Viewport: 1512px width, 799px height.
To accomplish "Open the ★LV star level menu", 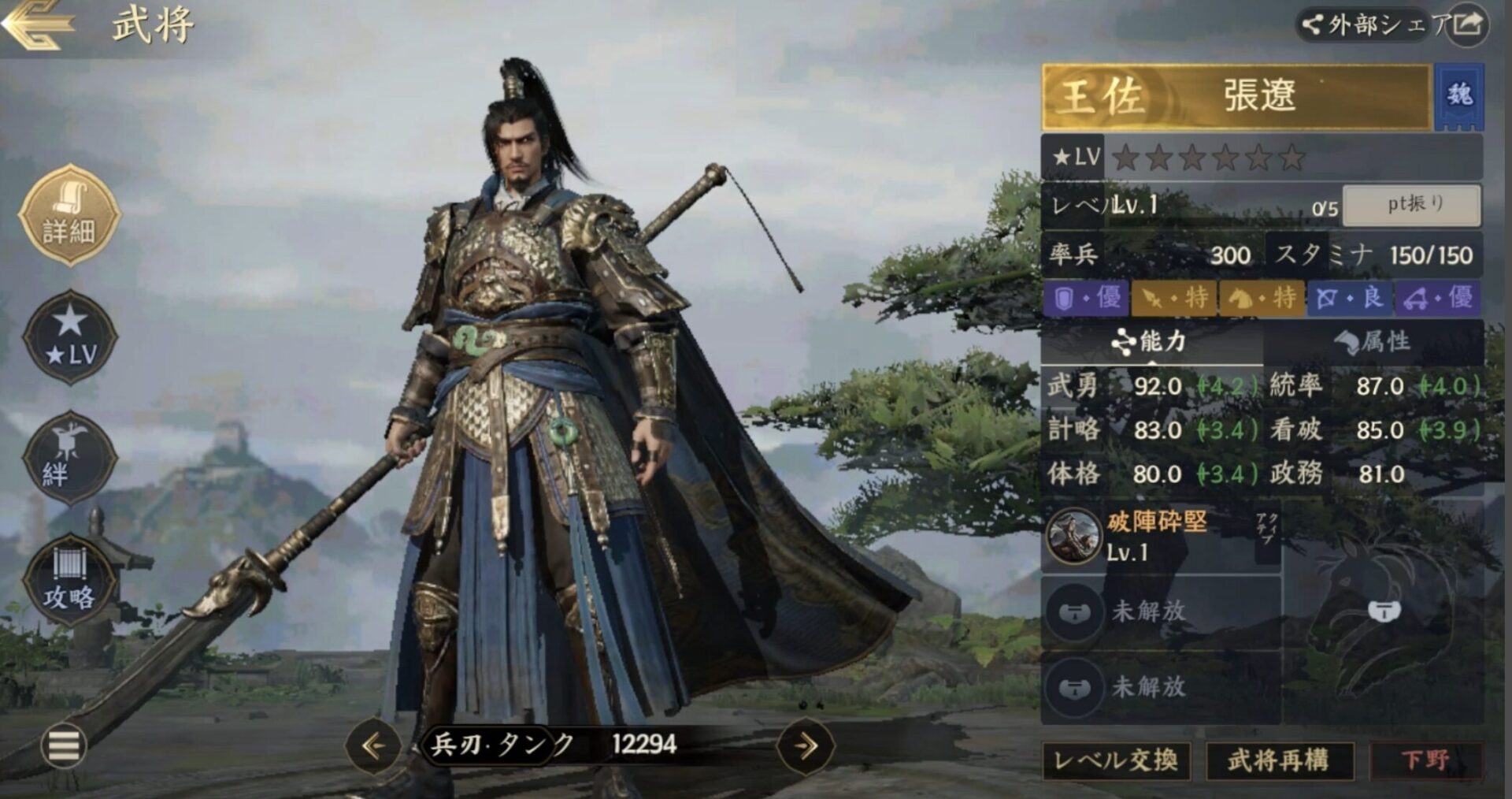I will [70, 338].
